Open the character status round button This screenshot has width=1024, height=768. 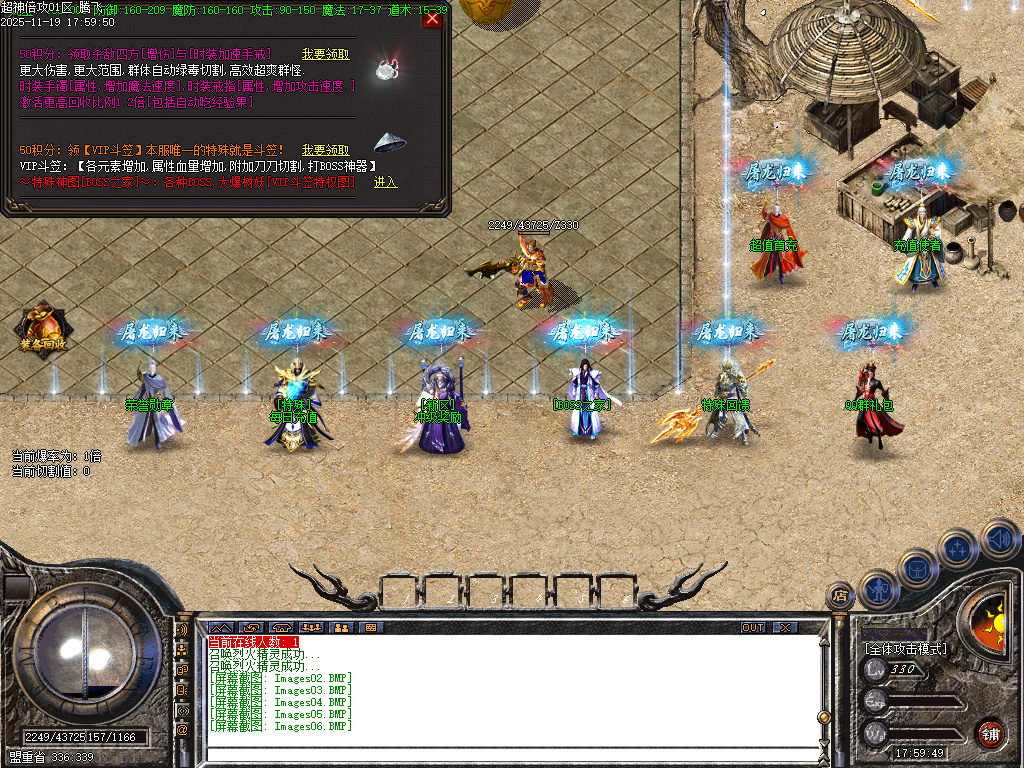pos(879,588)
